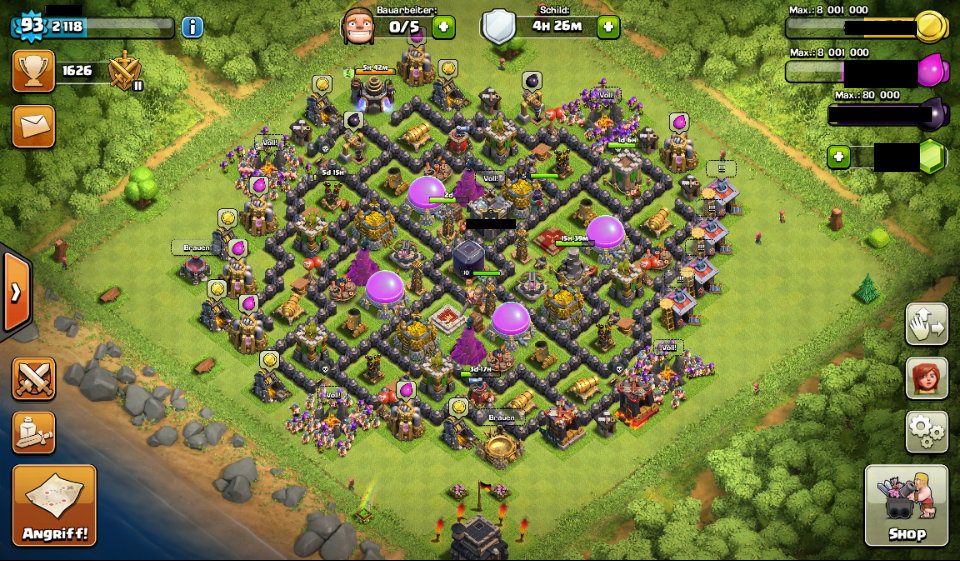Open the mail inbox envelope
The height and width of the screenshot is (561, 960).
tap(33, 126)
